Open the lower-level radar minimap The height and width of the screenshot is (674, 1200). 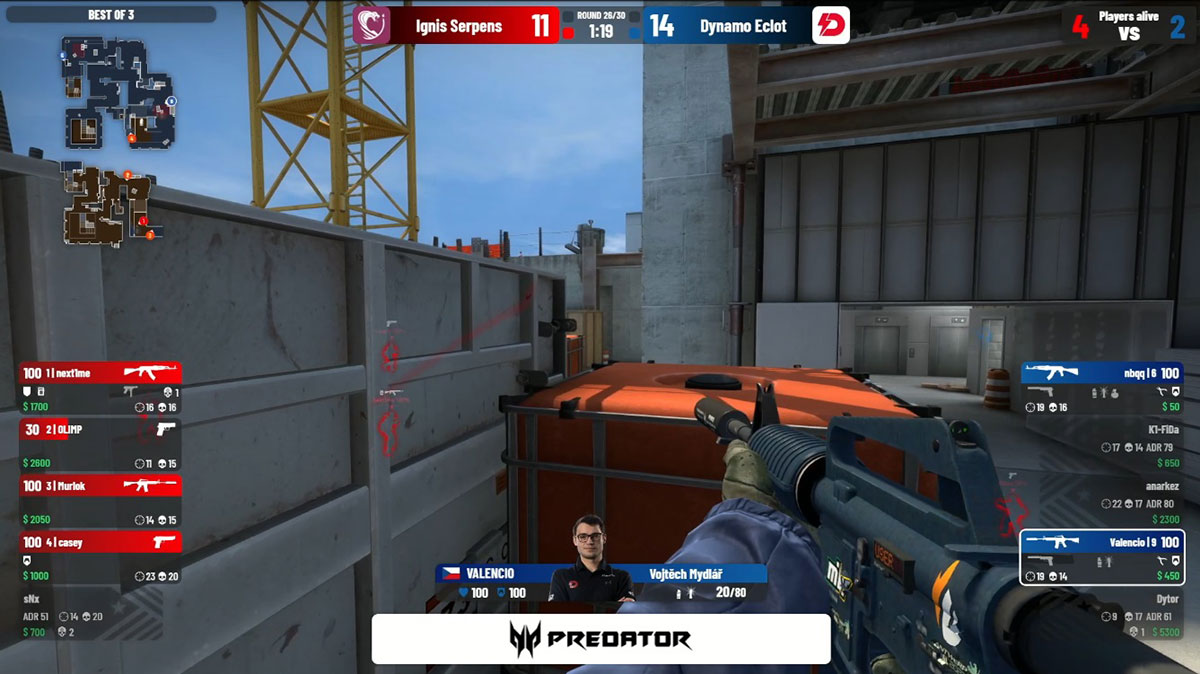point(108,205)
